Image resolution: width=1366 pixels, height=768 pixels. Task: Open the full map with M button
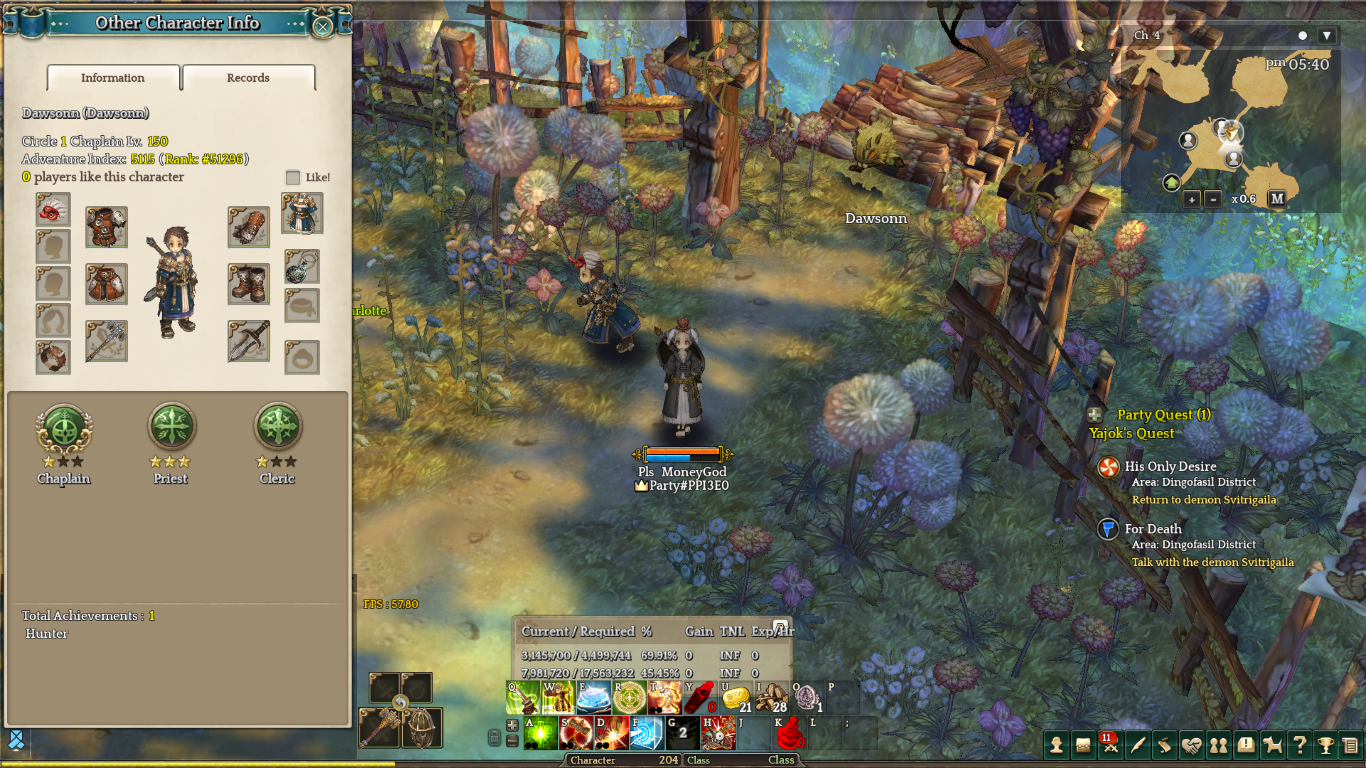click(x=1277, y=199)
